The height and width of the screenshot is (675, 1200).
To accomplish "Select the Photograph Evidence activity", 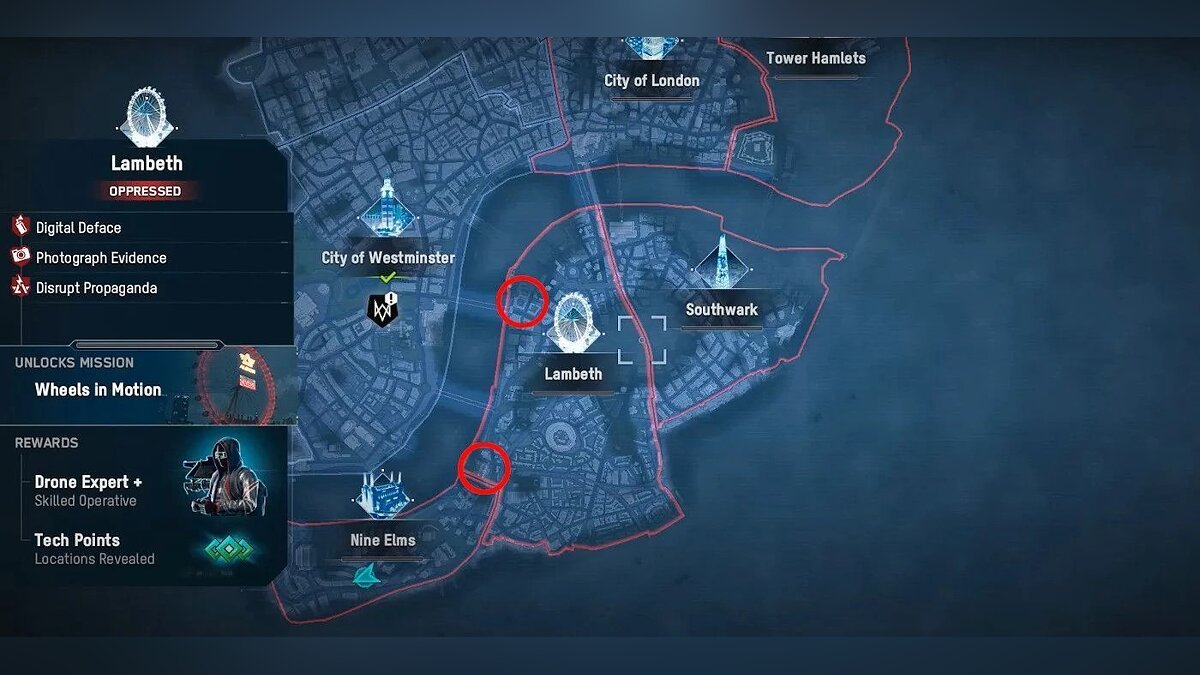I will 100,258.
